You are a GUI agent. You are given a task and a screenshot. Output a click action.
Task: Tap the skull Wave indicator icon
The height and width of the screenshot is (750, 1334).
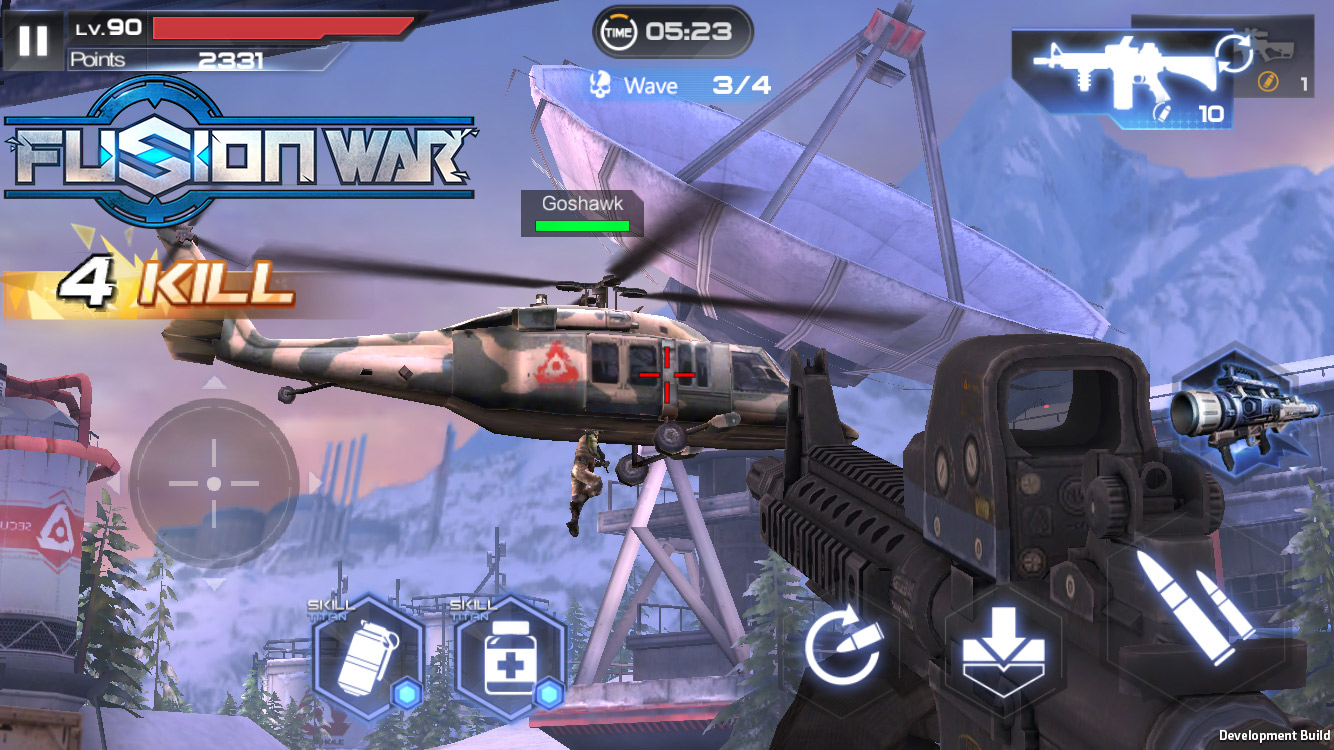coord(598,85)
